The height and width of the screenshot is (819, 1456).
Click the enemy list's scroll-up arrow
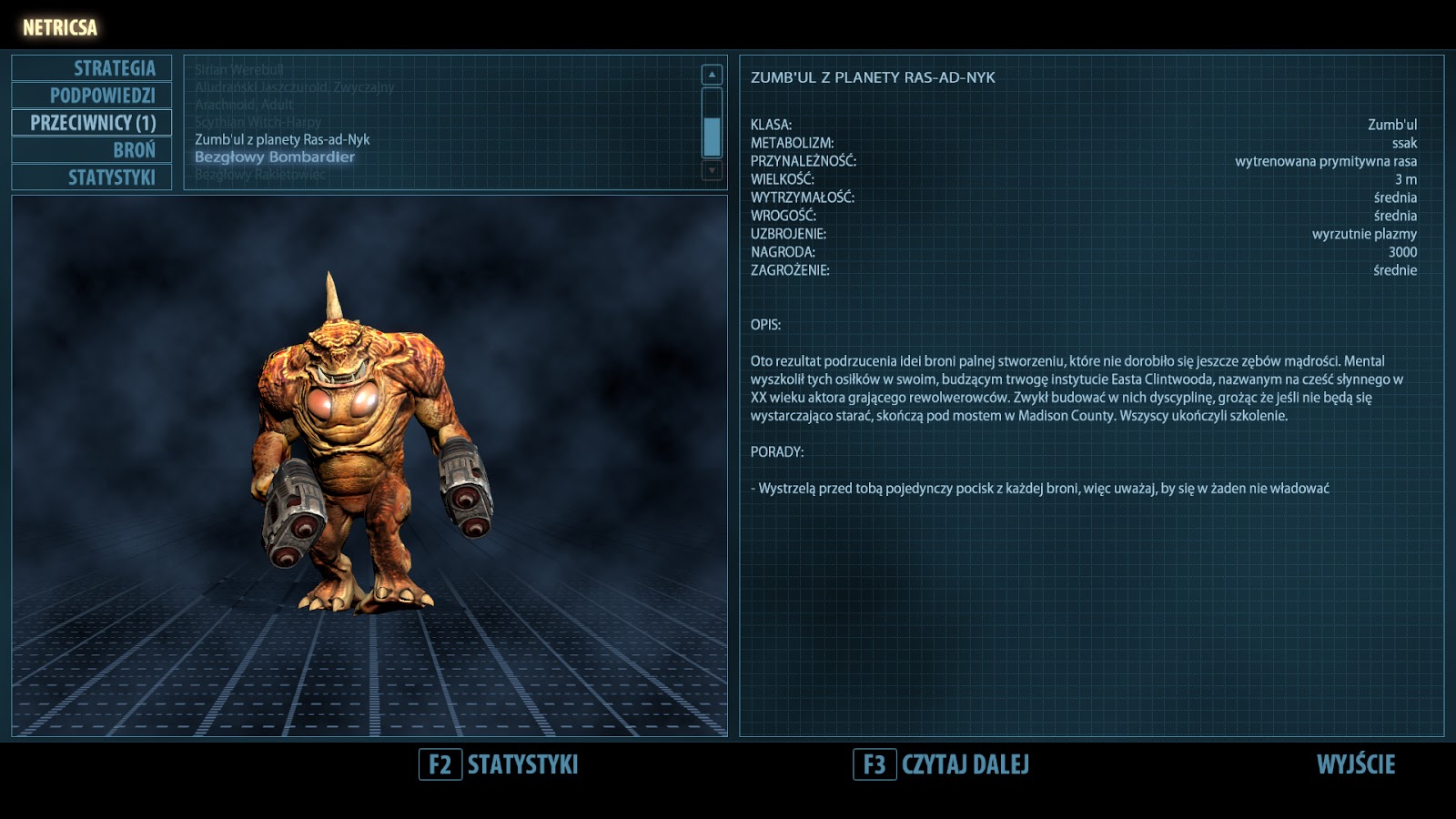click(x=713, y=75)
